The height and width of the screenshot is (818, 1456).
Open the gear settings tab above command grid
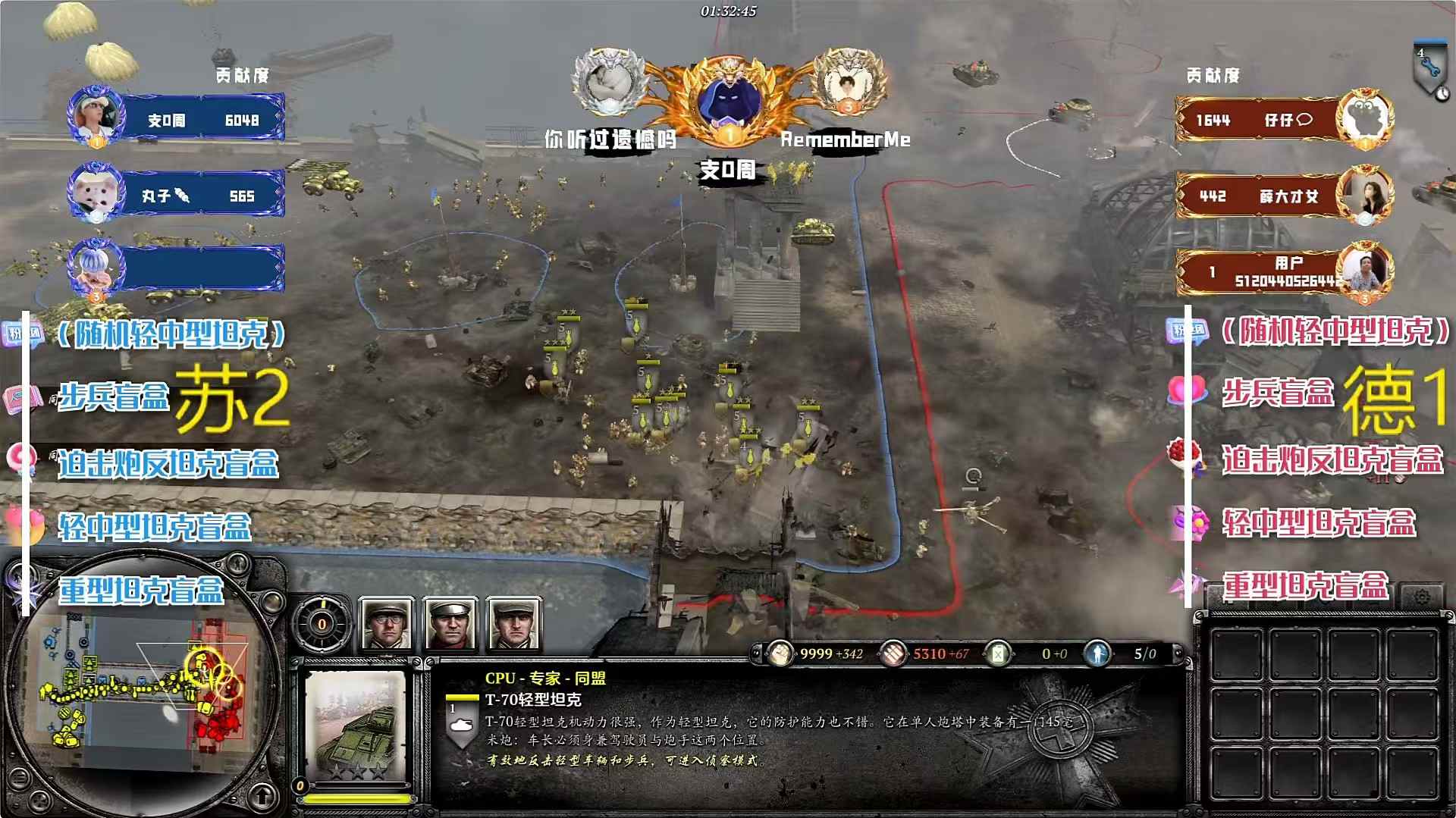pos(1422,597)
